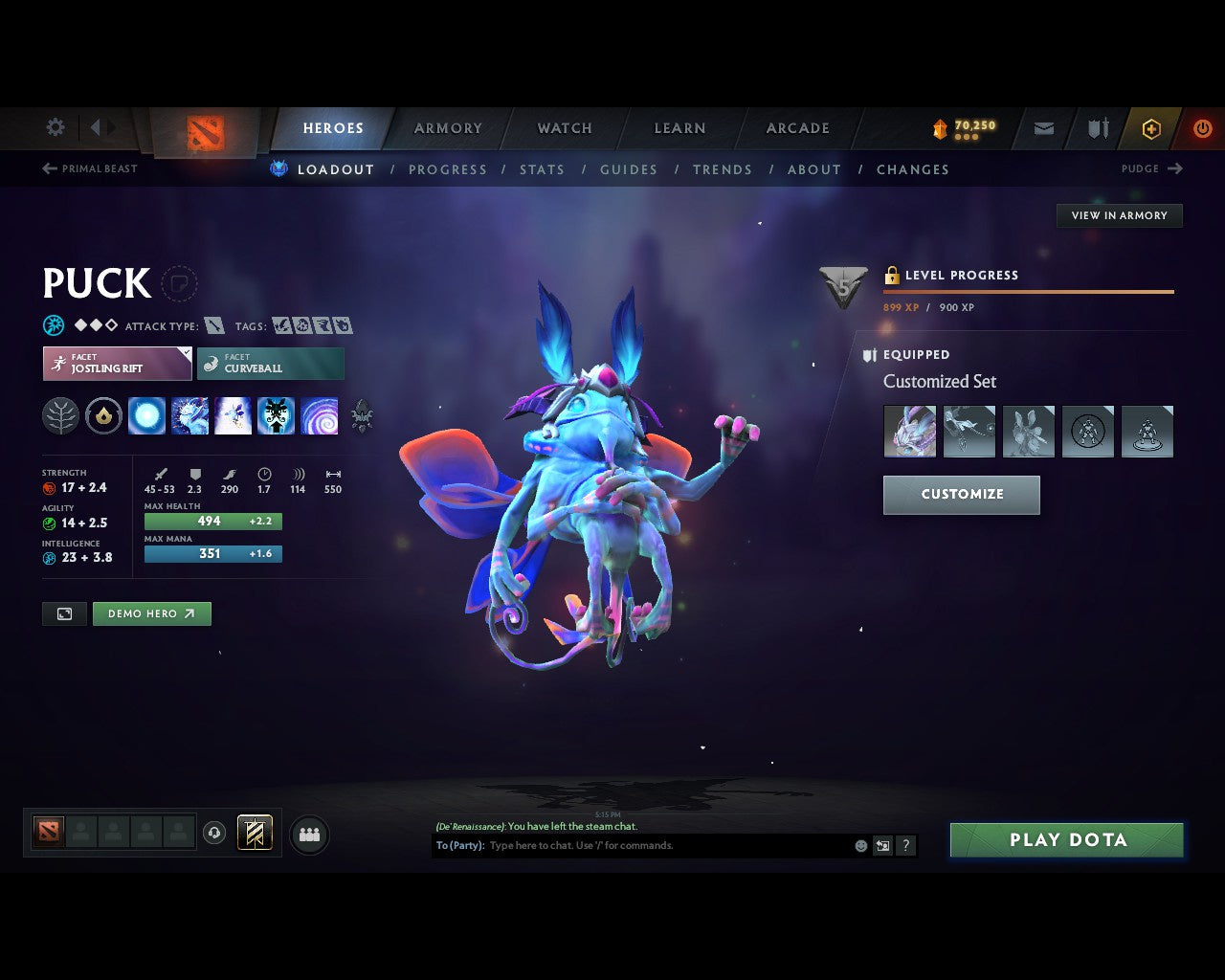Toggle the fullscreen portrait preview button
Viewport: 1225px width, 980px height.
[63, 613]
